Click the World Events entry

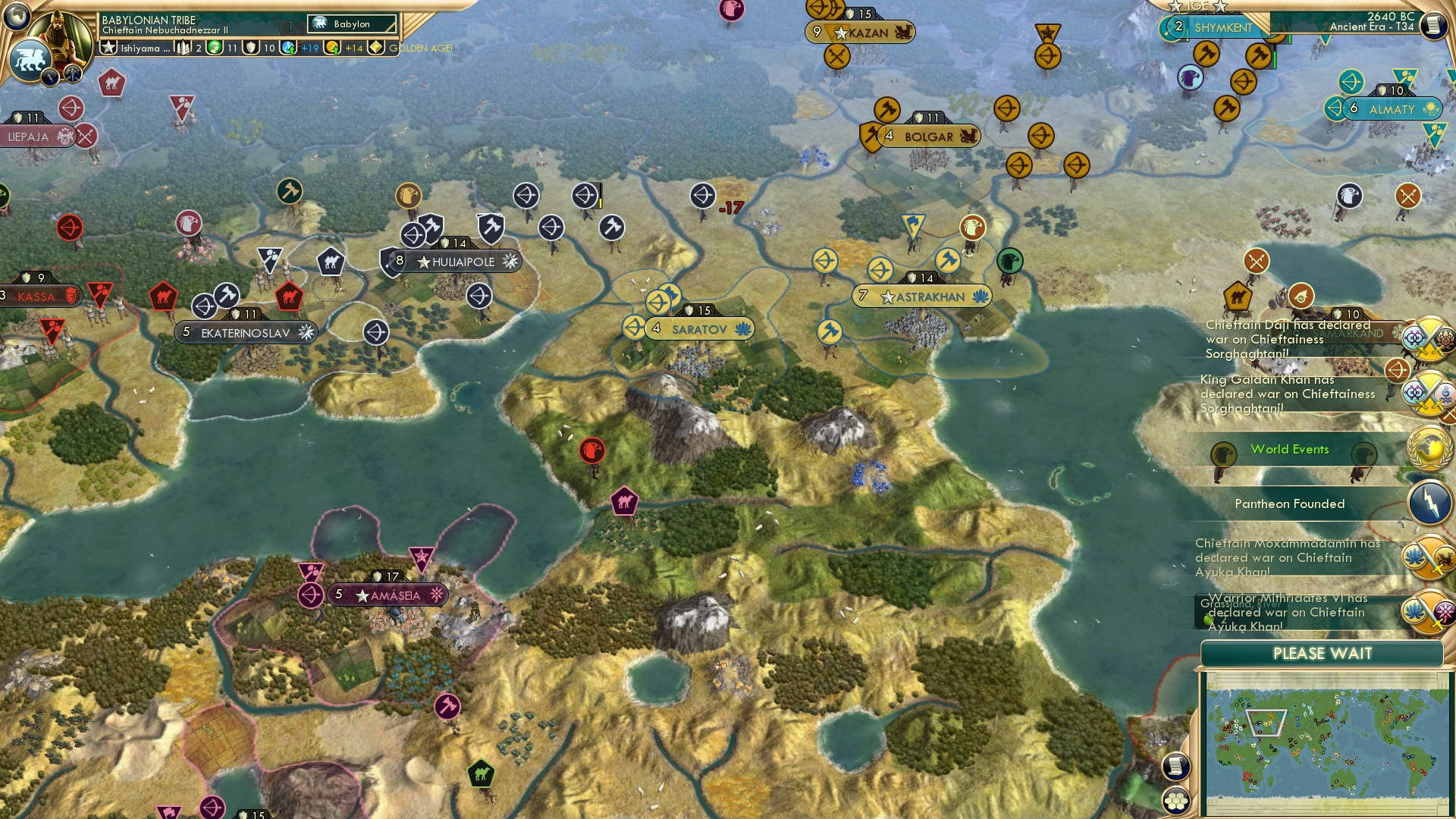coord(1289,449)
